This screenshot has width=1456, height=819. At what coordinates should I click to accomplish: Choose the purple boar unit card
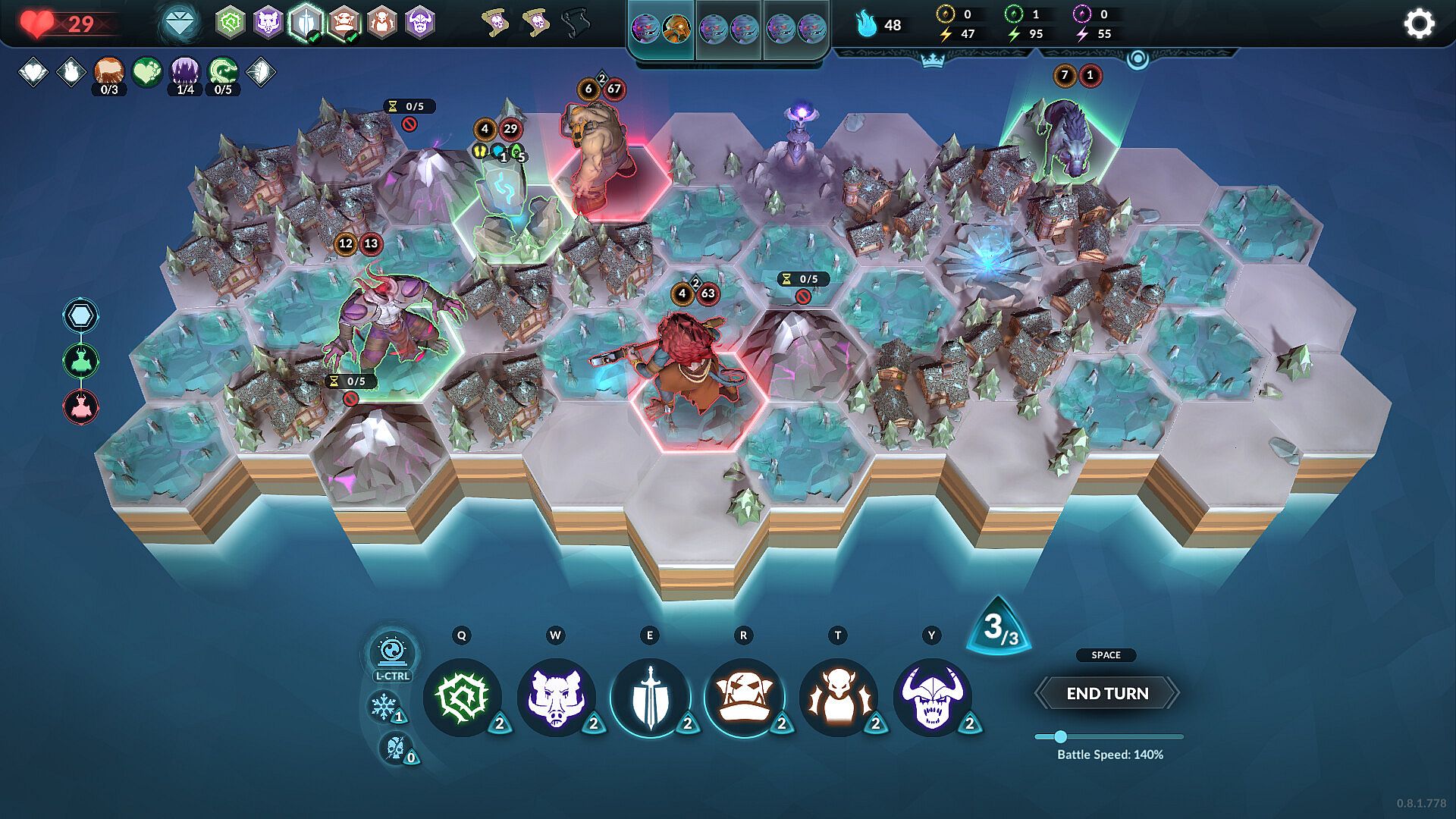click(x=556, y=697)
